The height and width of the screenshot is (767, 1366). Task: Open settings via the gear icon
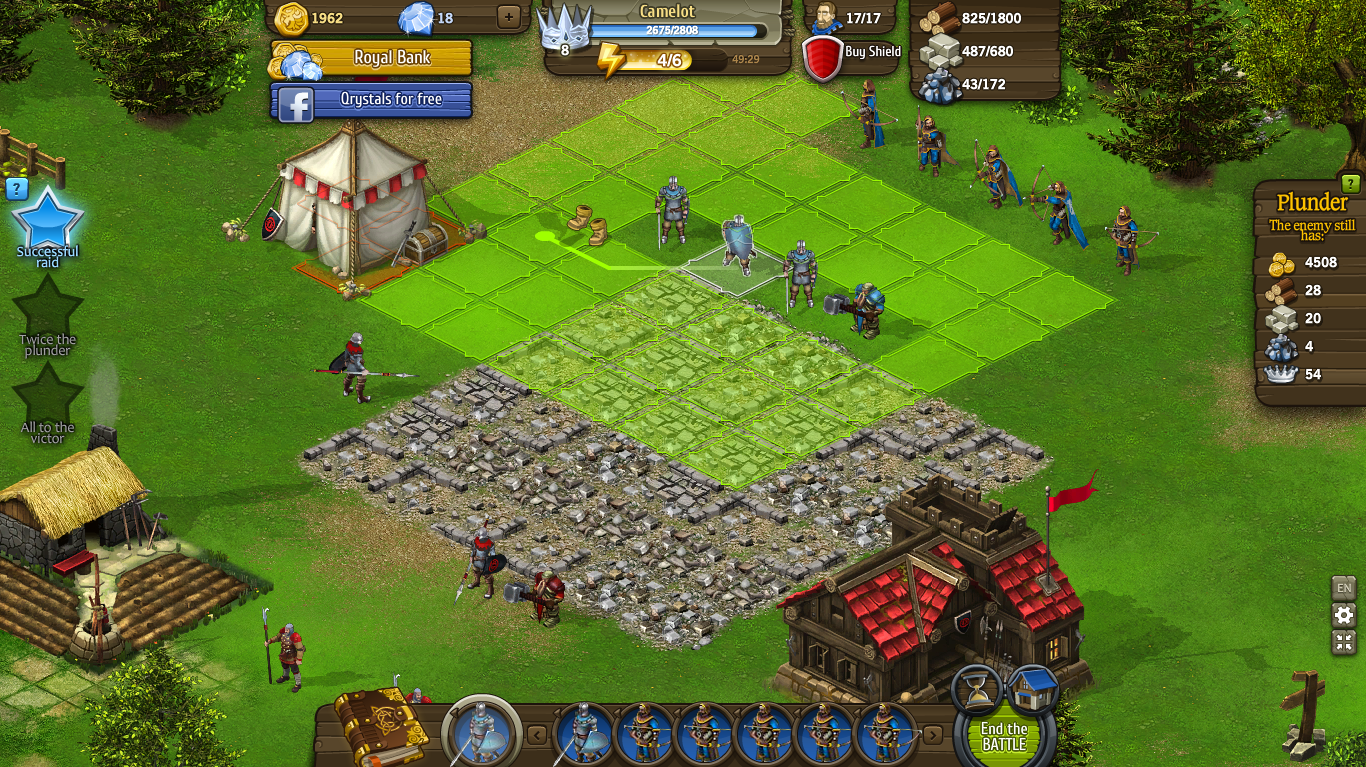[x=1343, y=615]
